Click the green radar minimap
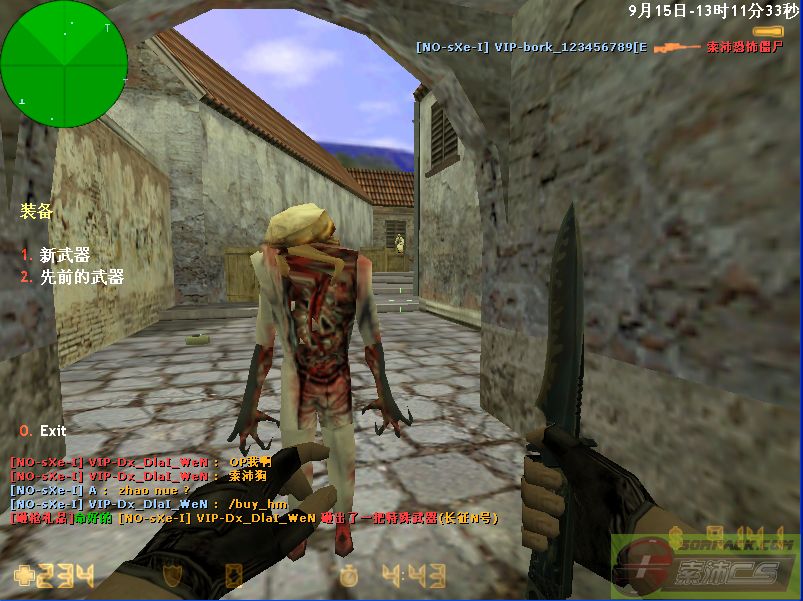This screenshot has width=803, height=601. (x=64, y=64)
